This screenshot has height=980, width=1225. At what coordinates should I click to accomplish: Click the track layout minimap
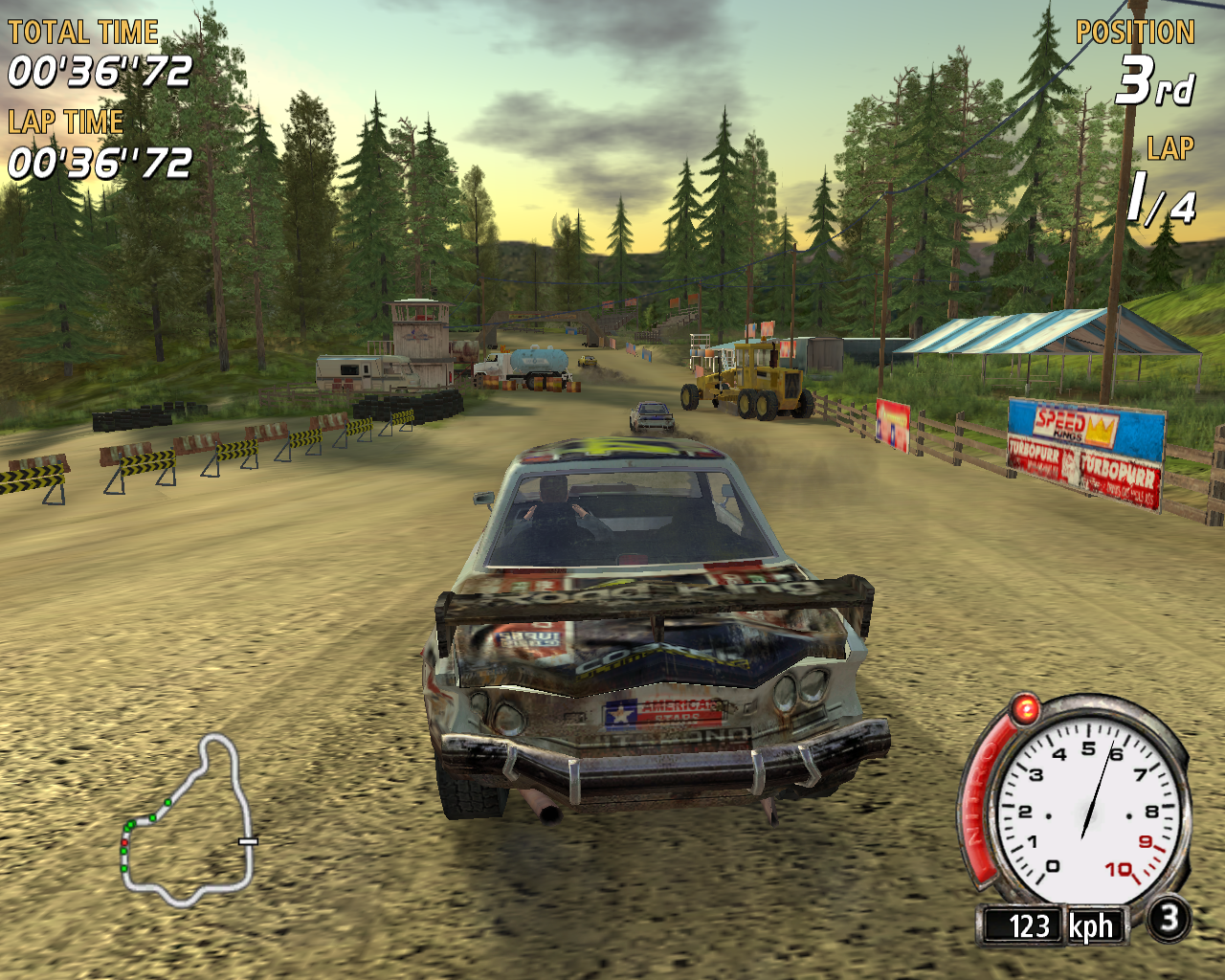coord(189,821)
